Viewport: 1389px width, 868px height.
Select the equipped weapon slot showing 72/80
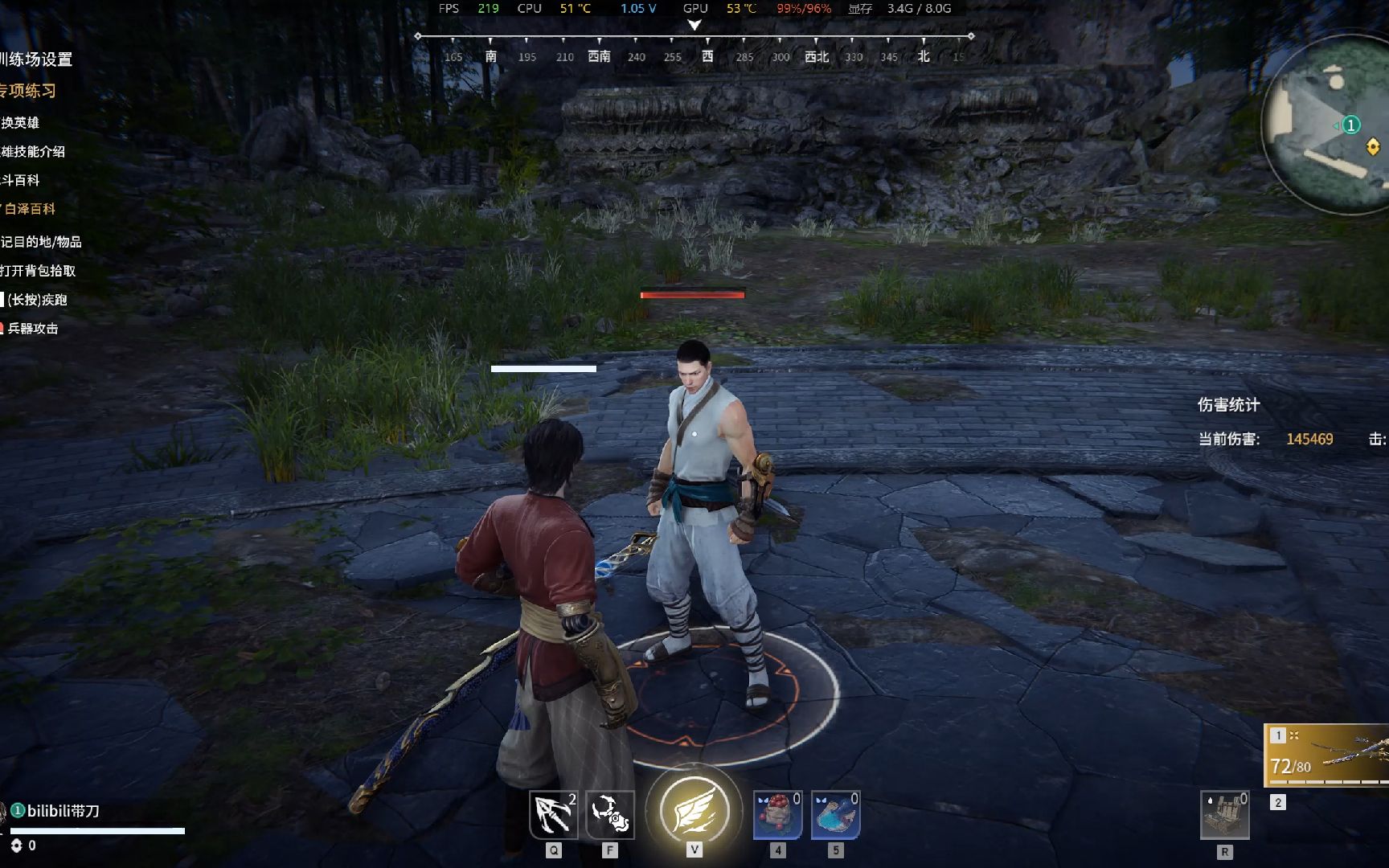click(x=1328, y=755)
